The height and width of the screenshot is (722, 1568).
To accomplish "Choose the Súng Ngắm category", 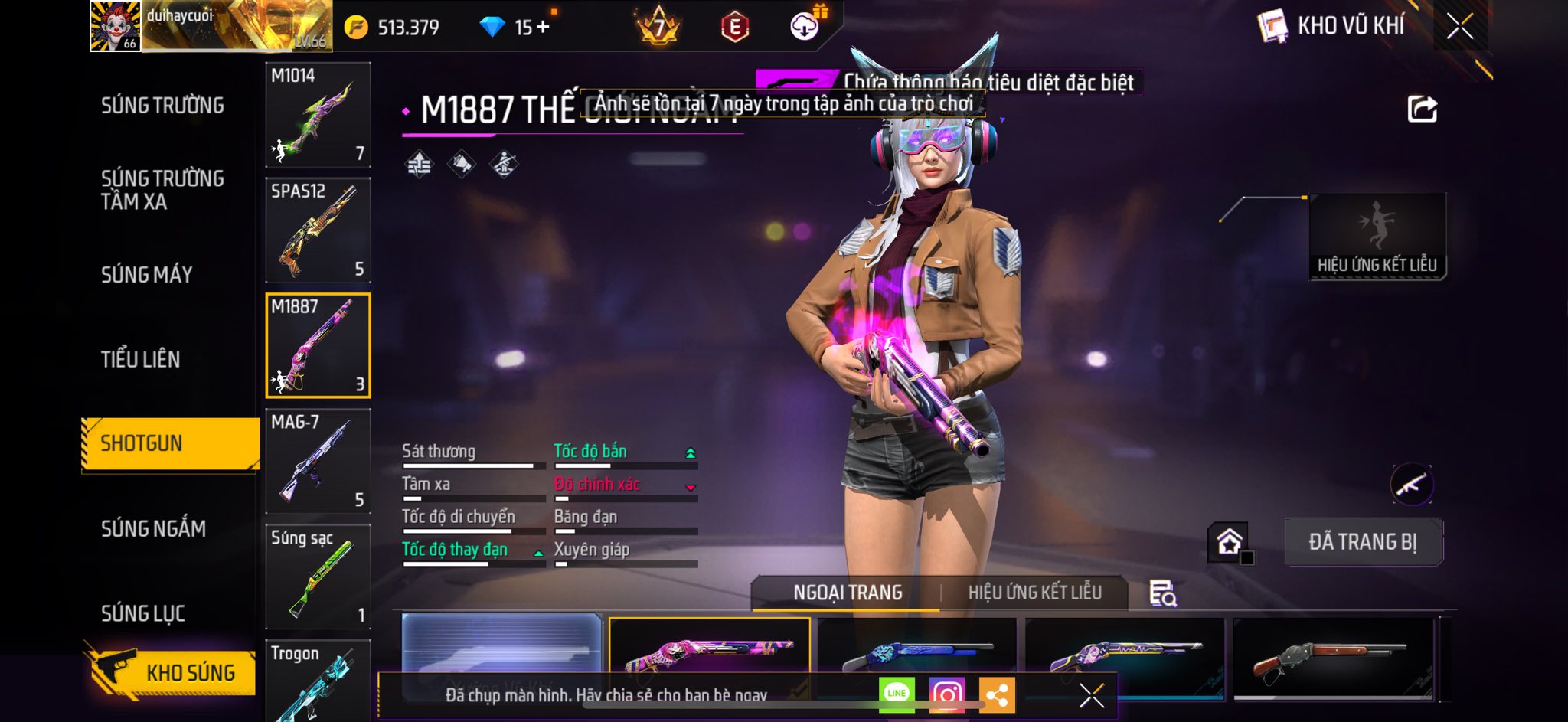I will point(153,528).
